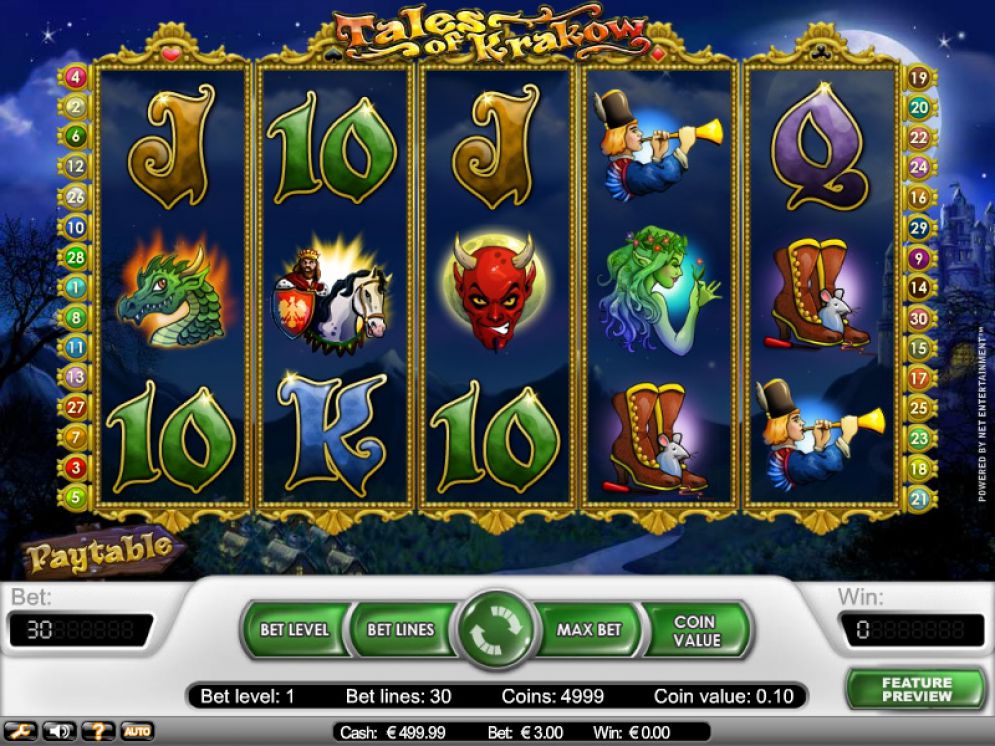The image size is (995, 746).
Task: Pick bet line number 26 marker
Action: (x=76, y=197)
